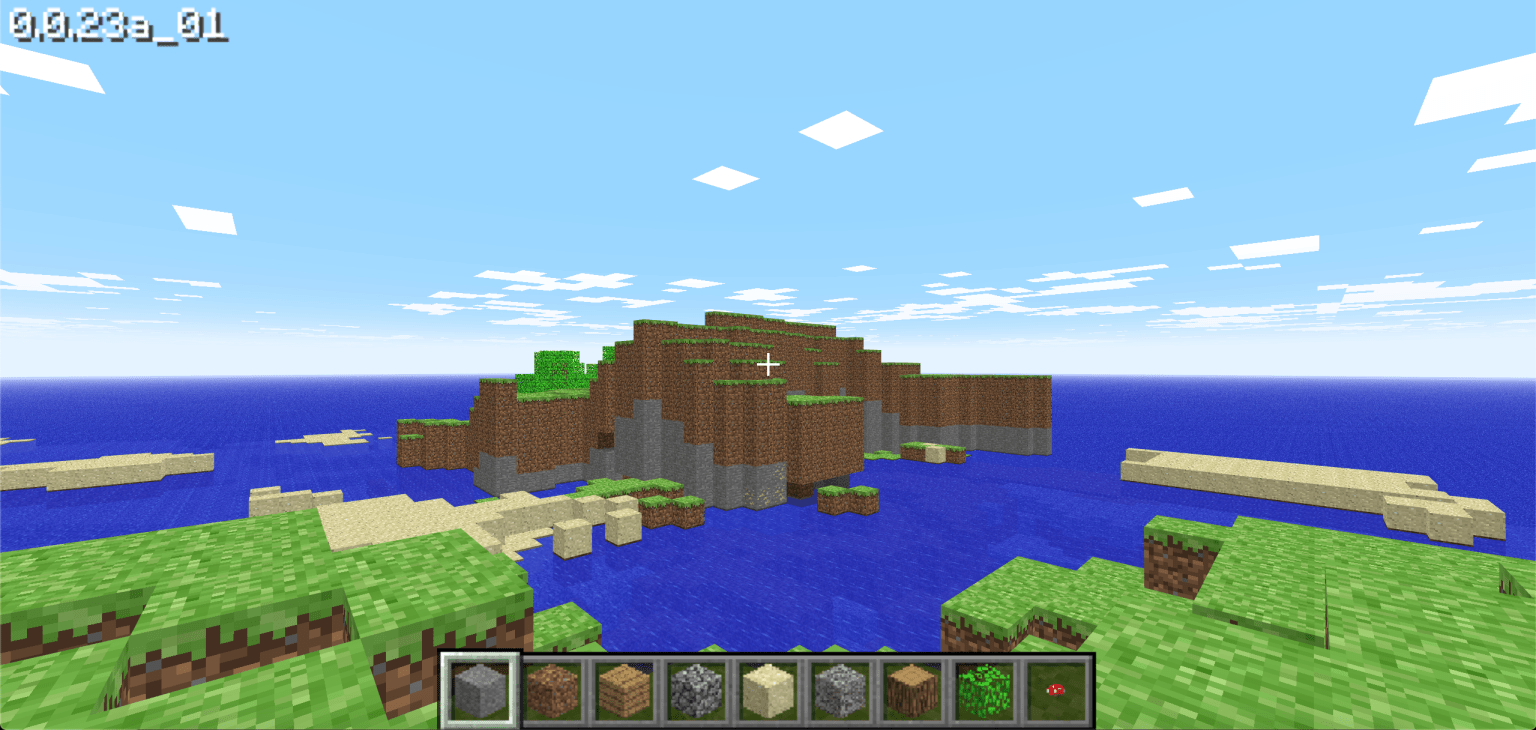Click the sapling on the right grass field

1326,610
